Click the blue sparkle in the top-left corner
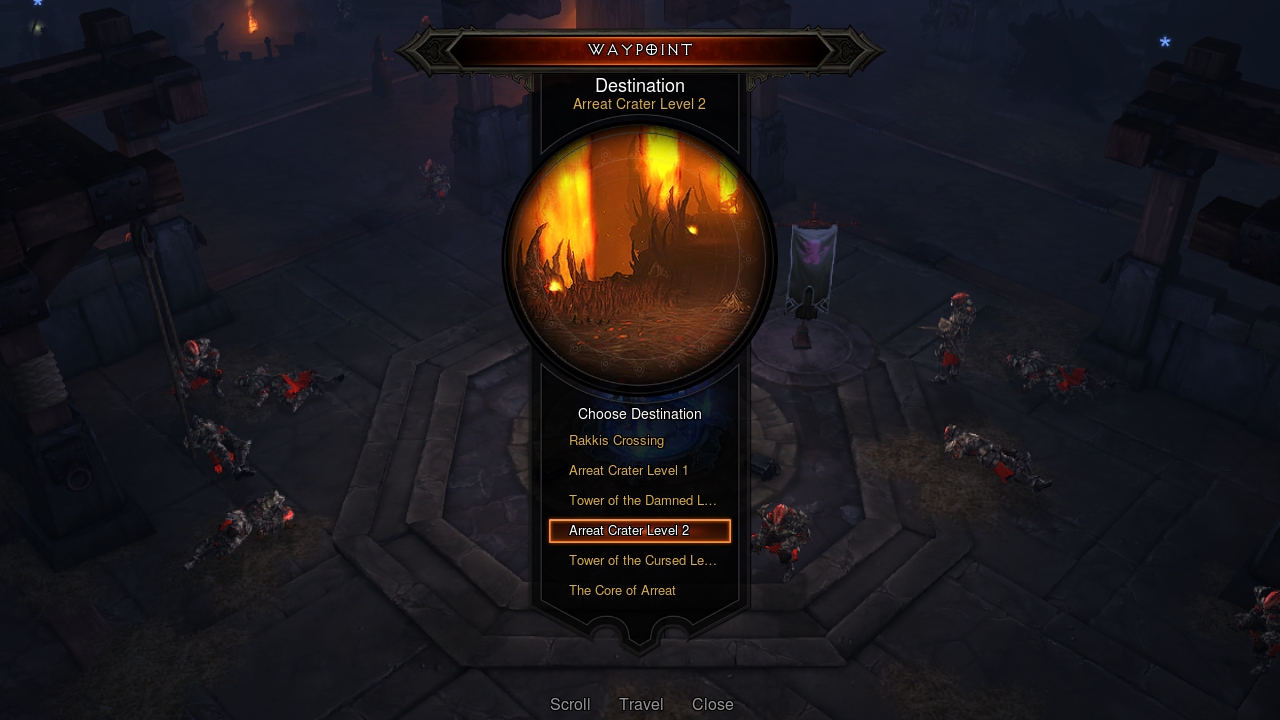 37,6
